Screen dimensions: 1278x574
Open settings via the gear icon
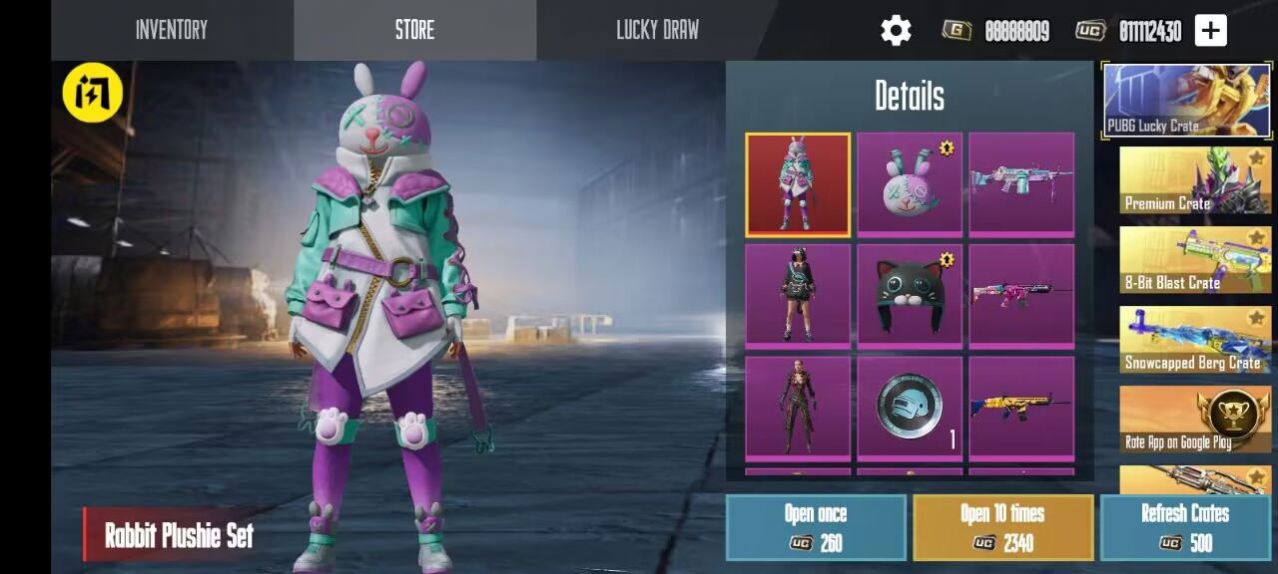tap(895, 31)
